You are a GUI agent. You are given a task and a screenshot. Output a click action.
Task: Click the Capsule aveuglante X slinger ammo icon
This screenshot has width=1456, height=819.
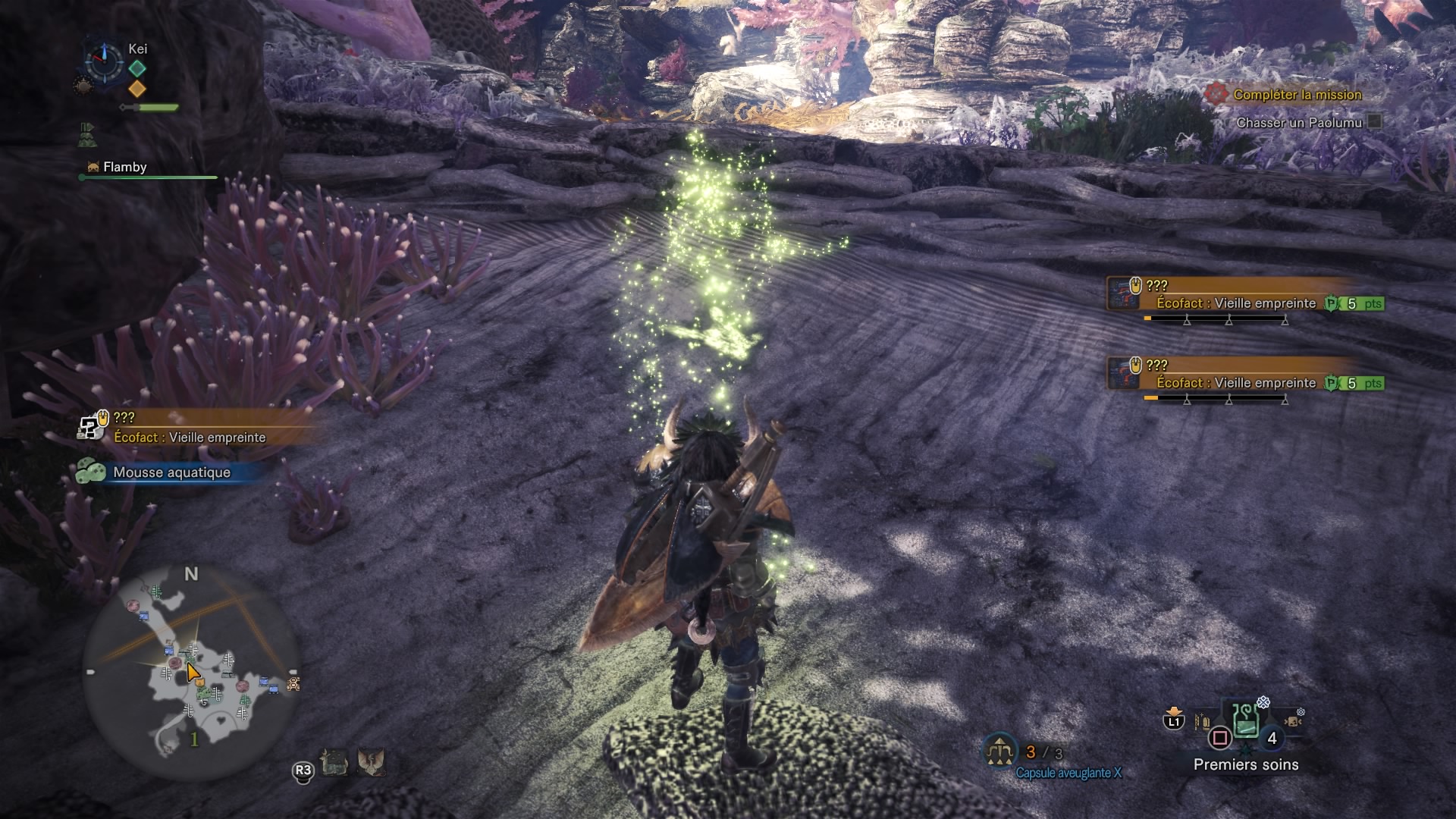tap(1000, 751)
